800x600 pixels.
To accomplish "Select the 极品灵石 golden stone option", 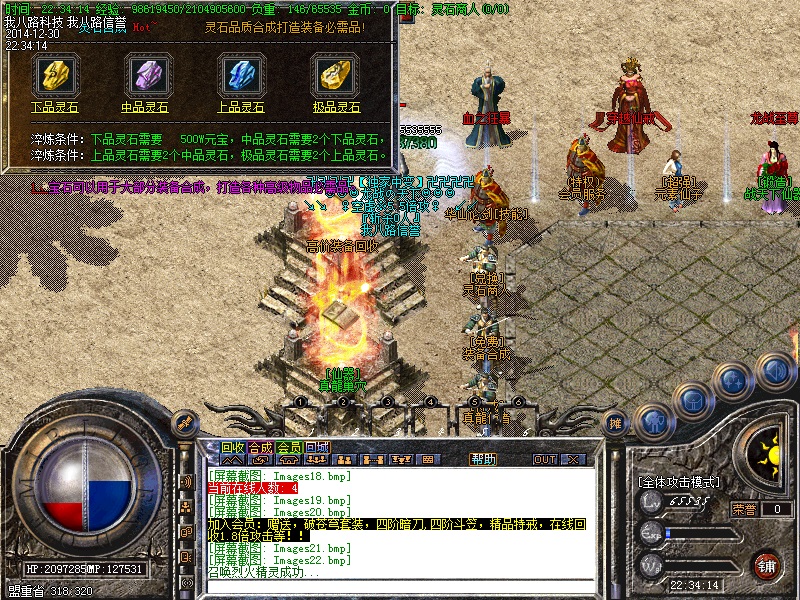I will 333,78.
